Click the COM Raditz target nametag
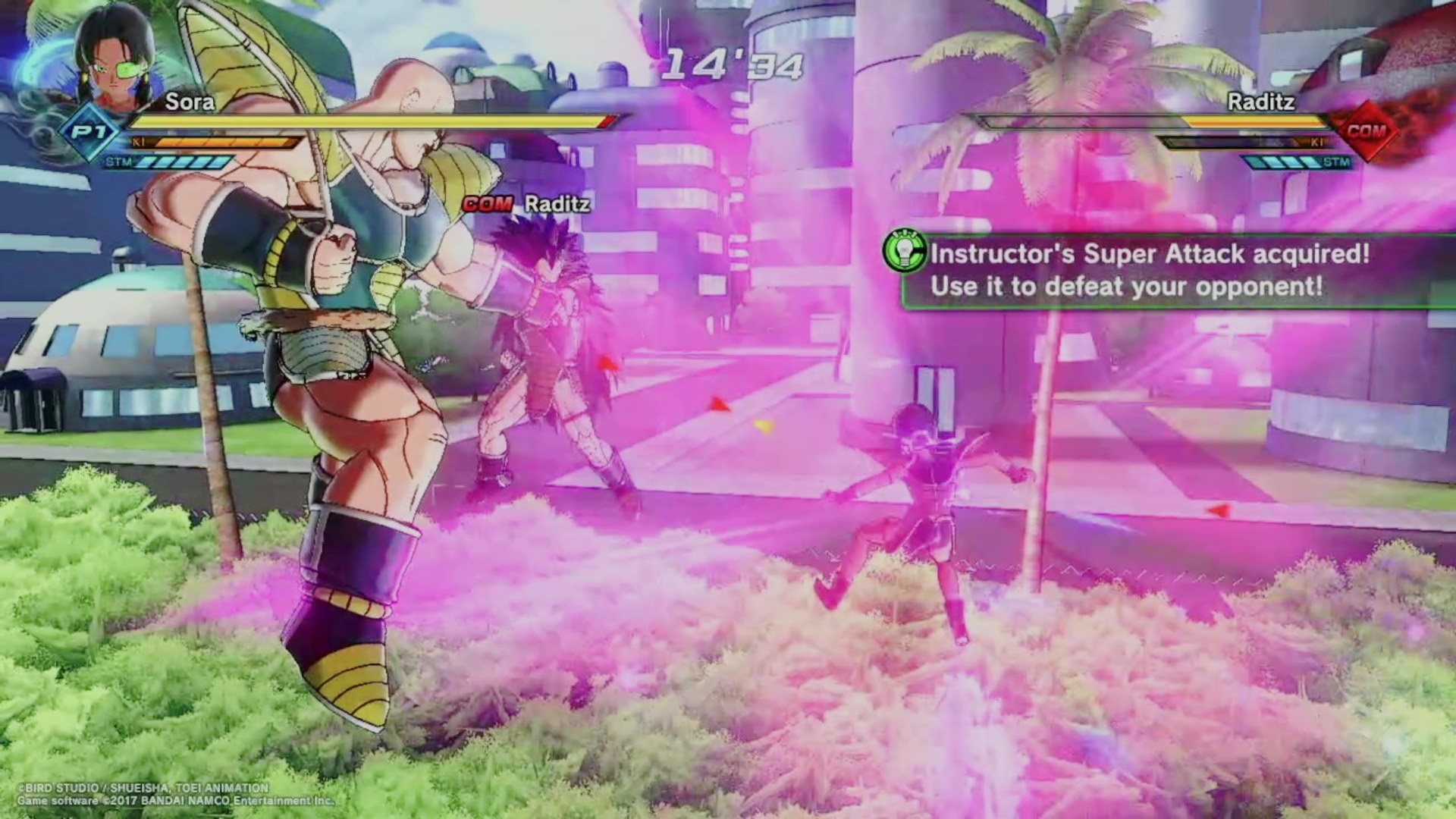Viewport: 1456px width, 819px height. (526, 204)
